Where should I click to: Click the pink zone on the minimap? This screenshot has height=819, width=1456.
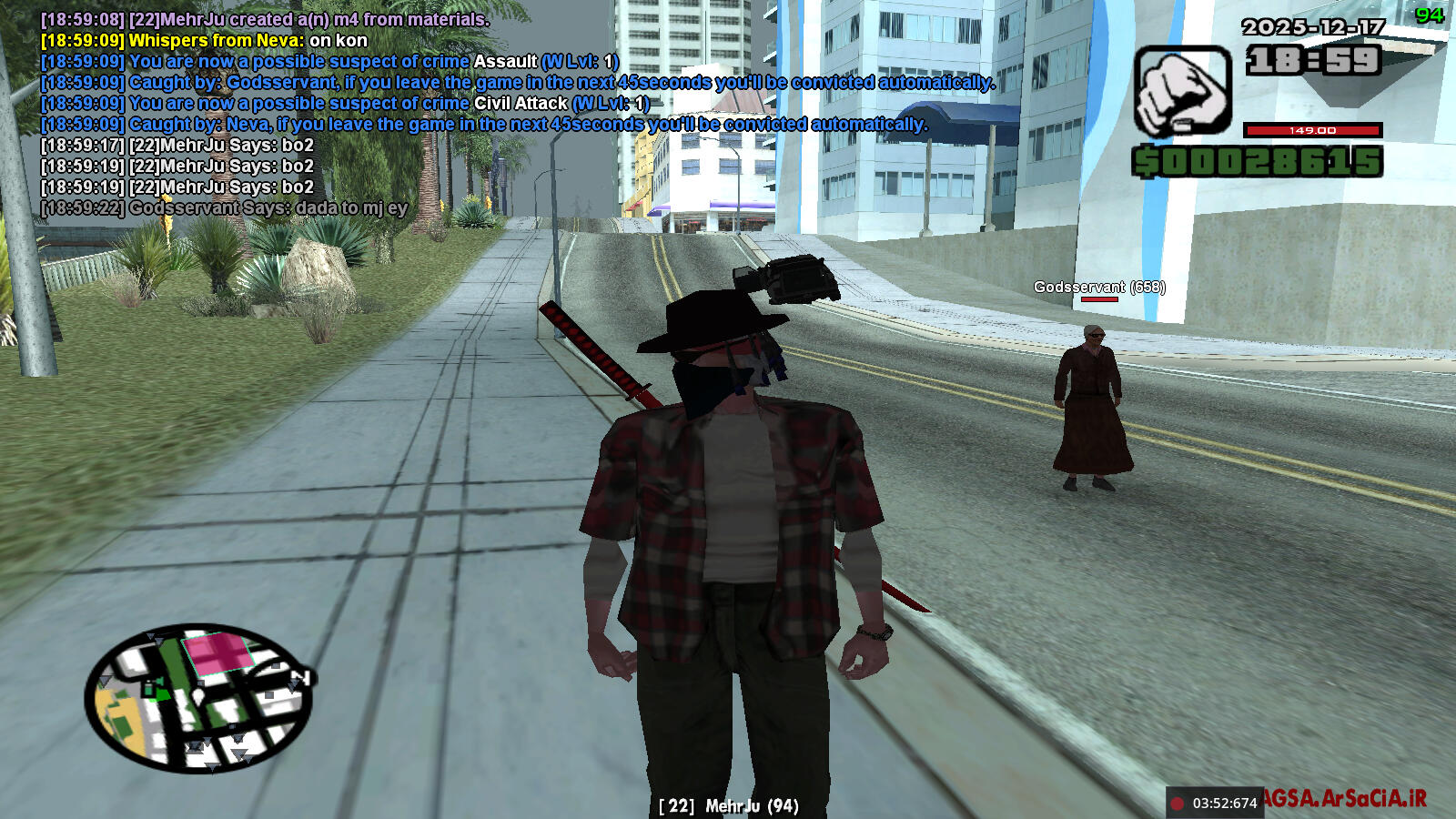click(x=218, y=653)
